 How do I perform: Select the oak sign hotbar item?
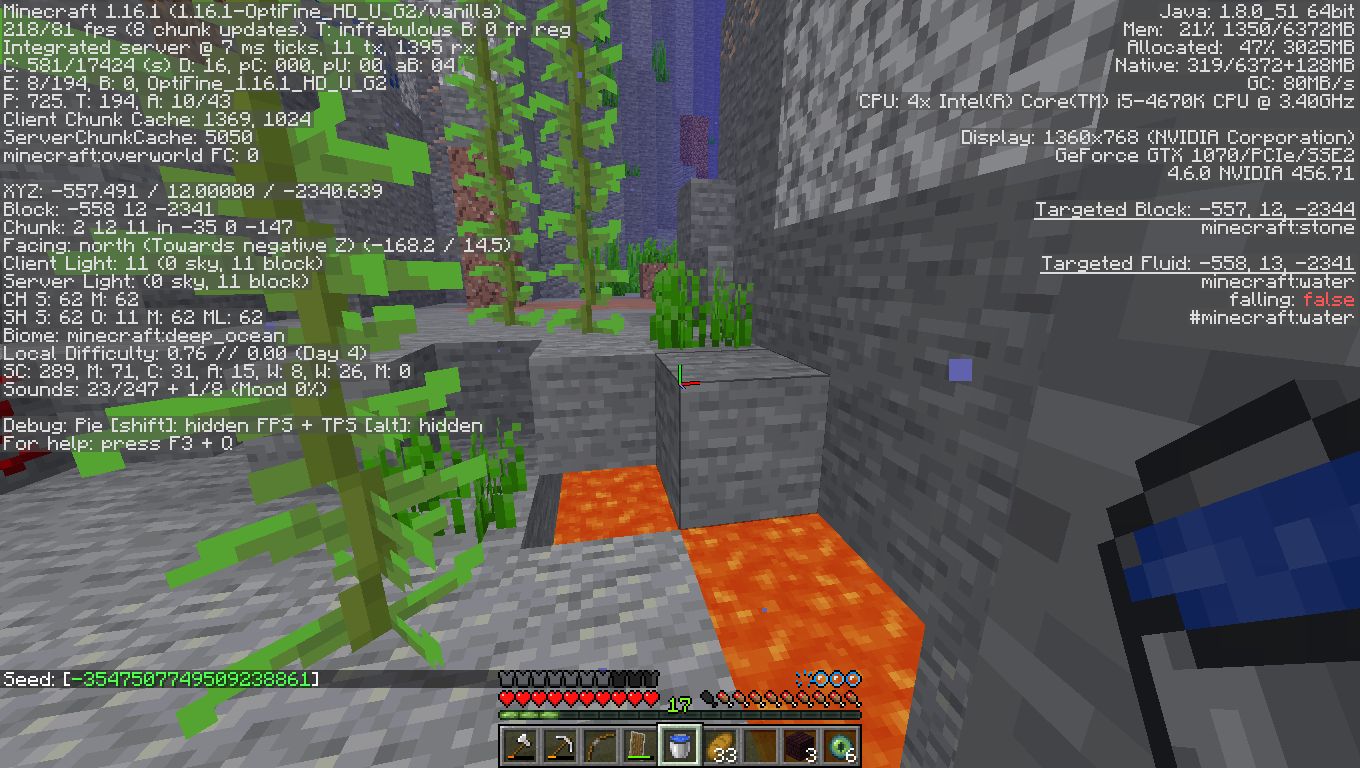640,745
